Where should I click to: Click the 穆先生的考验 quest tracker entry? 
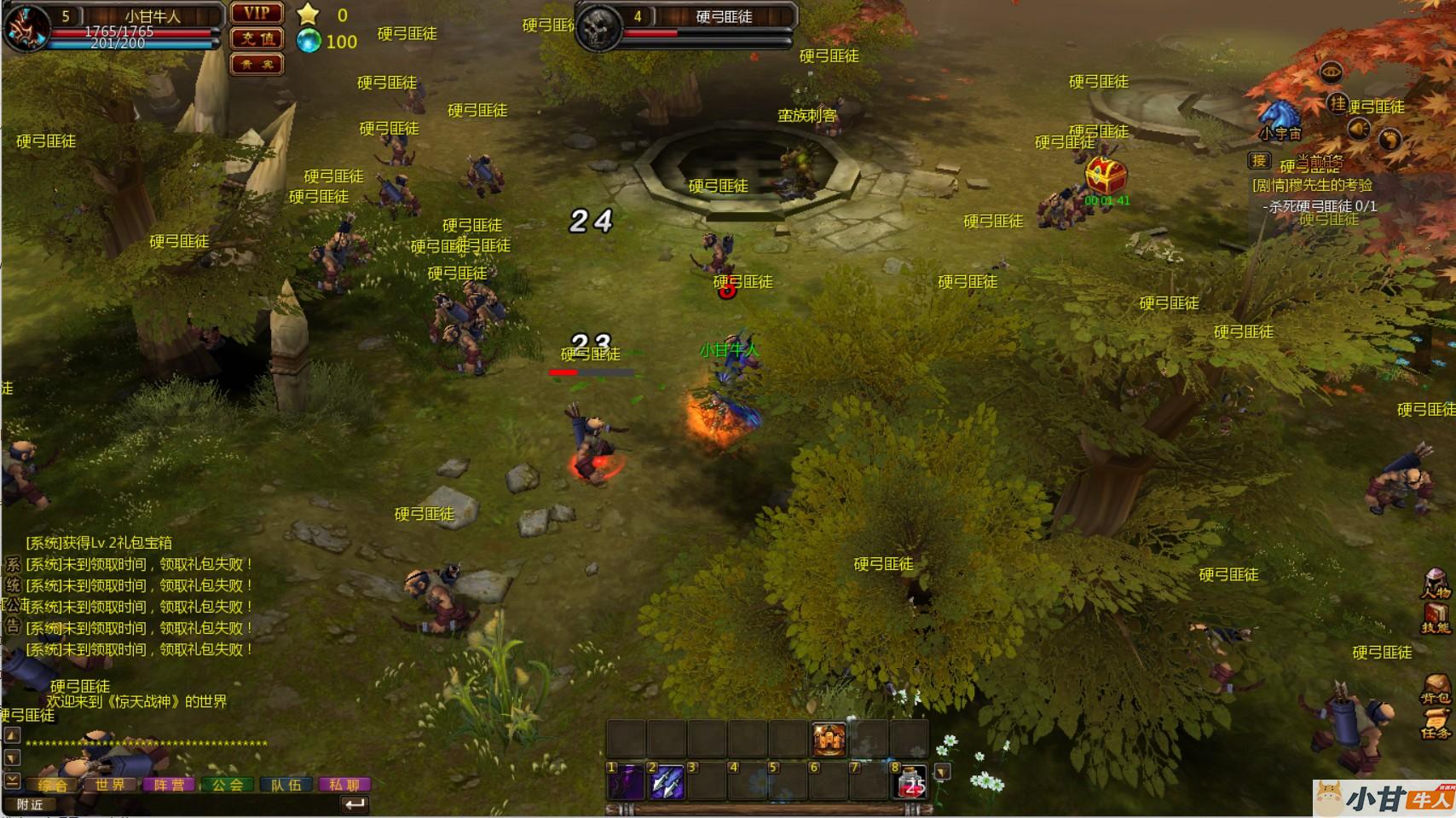tap(1313, 185)
